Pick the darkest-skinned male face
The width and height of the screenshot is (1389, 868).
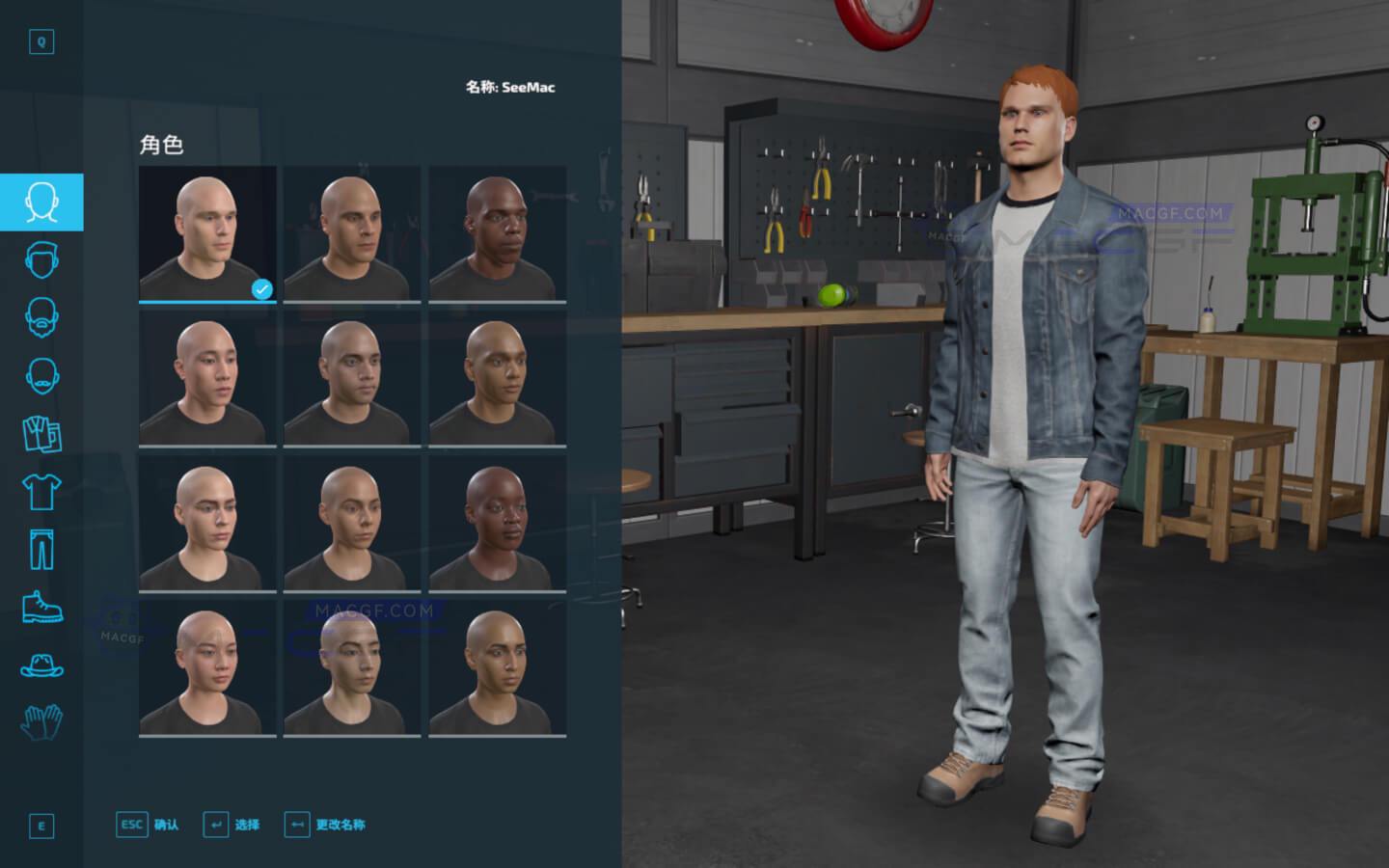point(497,234)
